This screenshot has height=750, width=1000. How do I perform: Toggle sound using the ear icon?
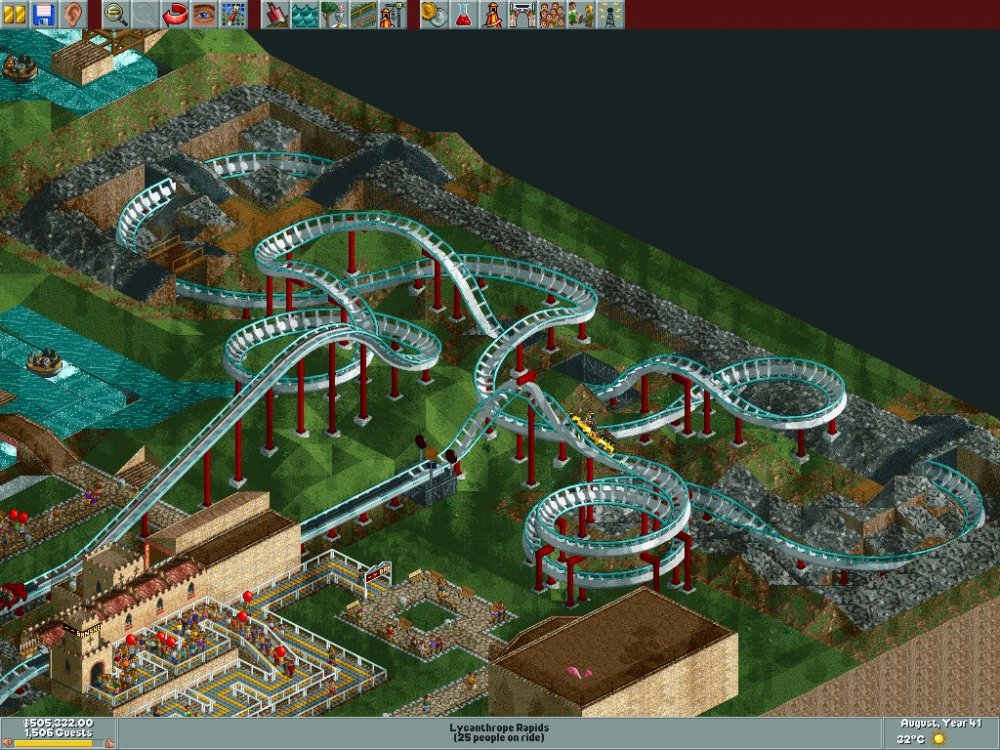[x=72, y=14]
